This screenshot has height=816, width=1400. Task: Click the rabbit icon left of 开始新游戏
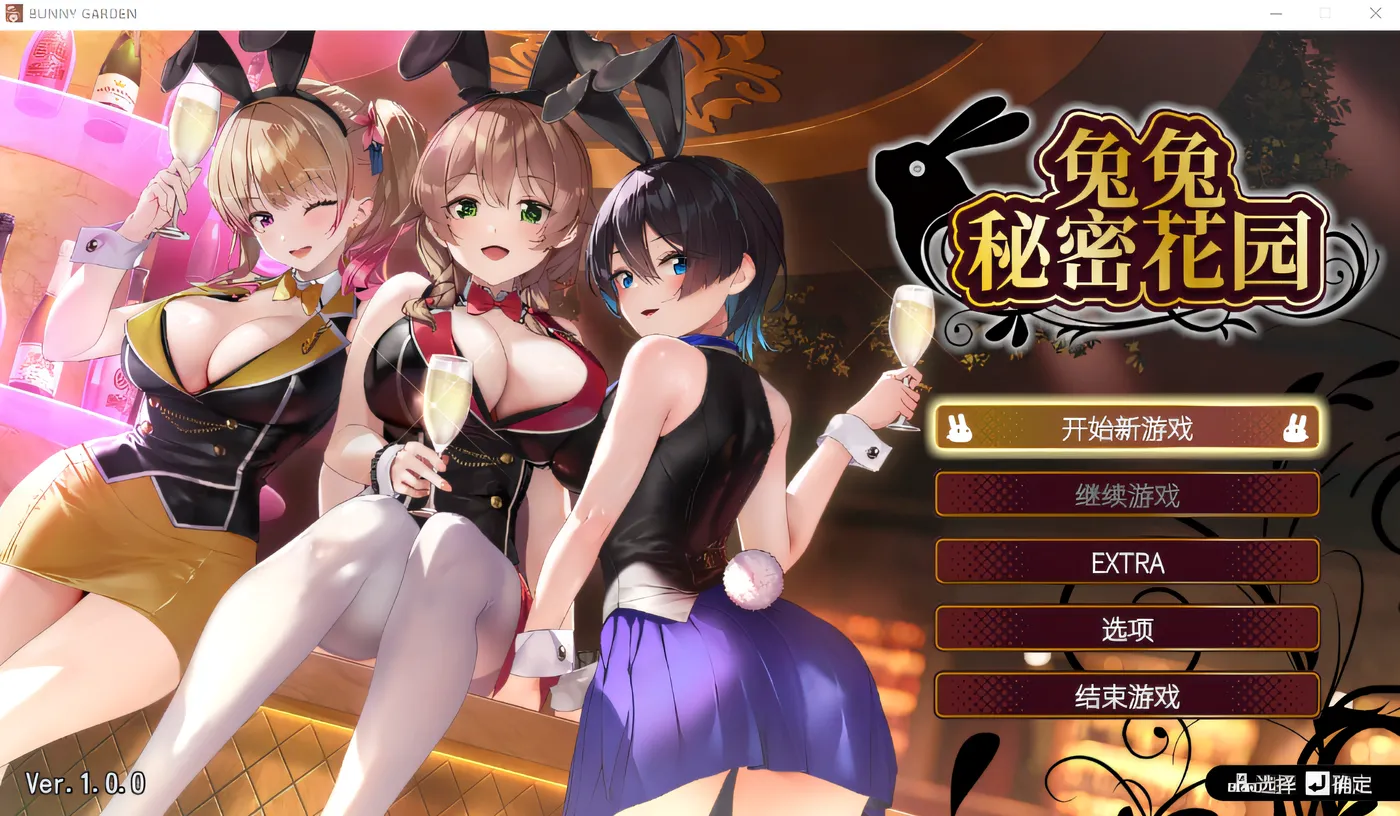(x=958, y=428)
